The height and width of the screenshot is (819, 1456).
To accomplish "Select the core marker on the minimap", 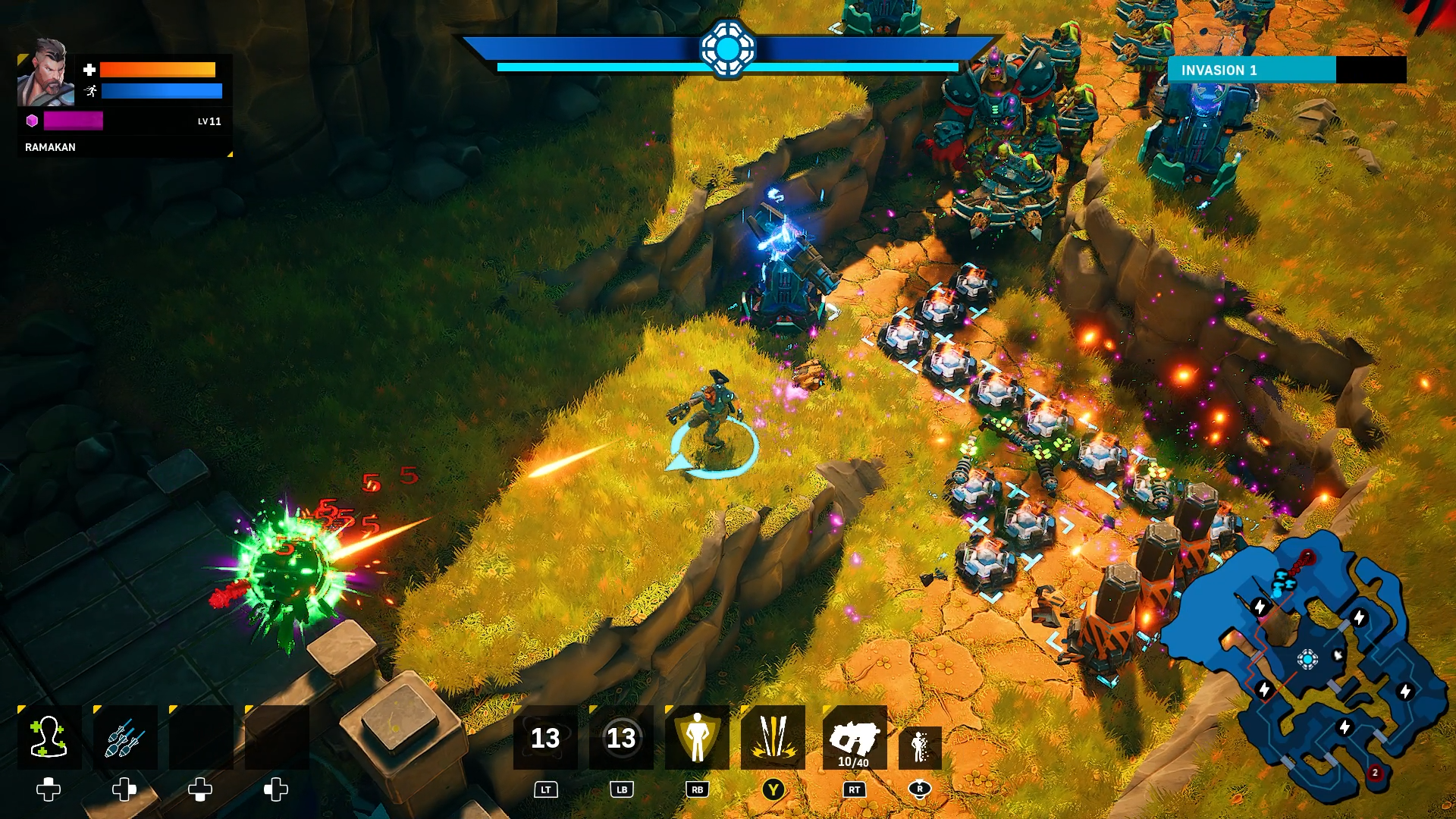I will point(1307,659).
